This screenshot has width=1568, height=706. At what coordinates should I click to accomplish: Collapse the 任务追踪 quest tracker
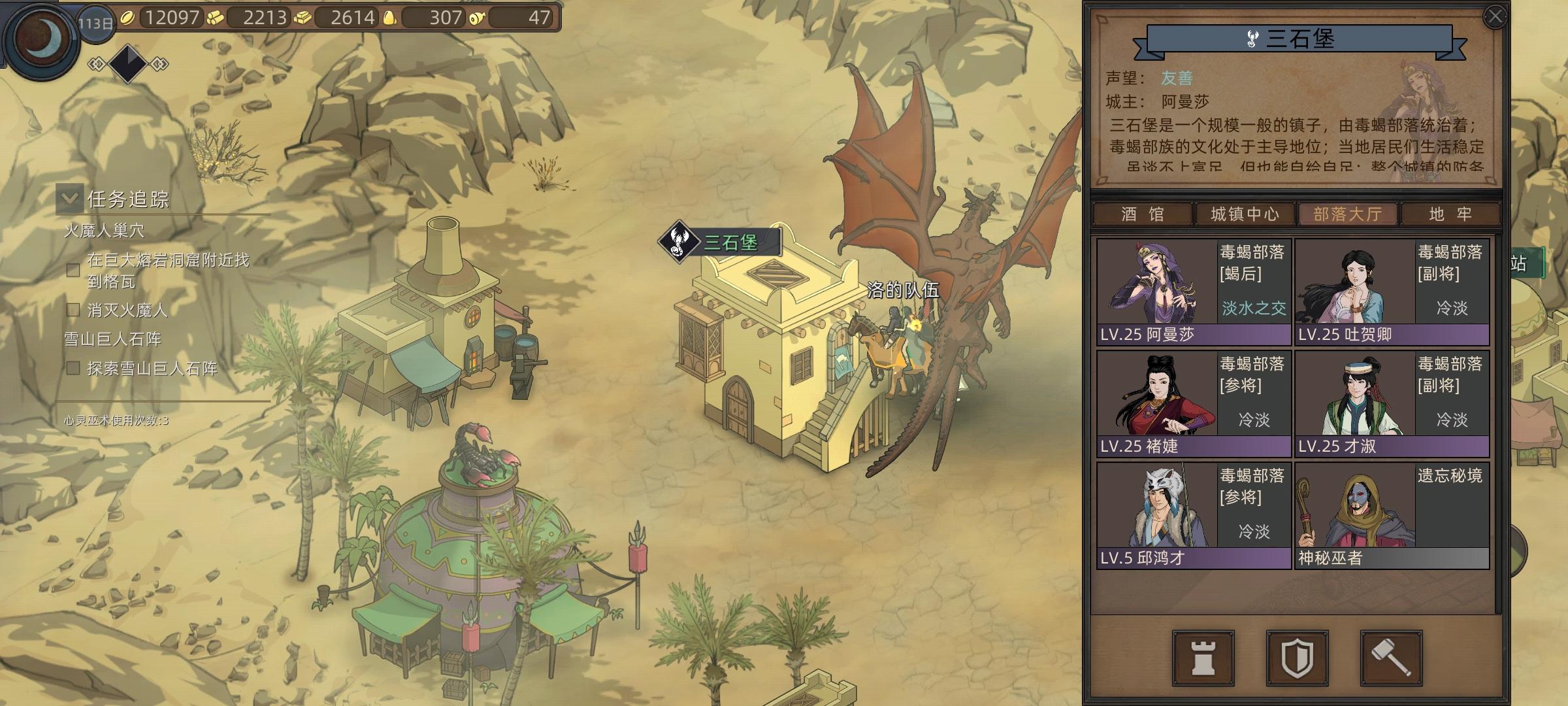click(69, 199)
